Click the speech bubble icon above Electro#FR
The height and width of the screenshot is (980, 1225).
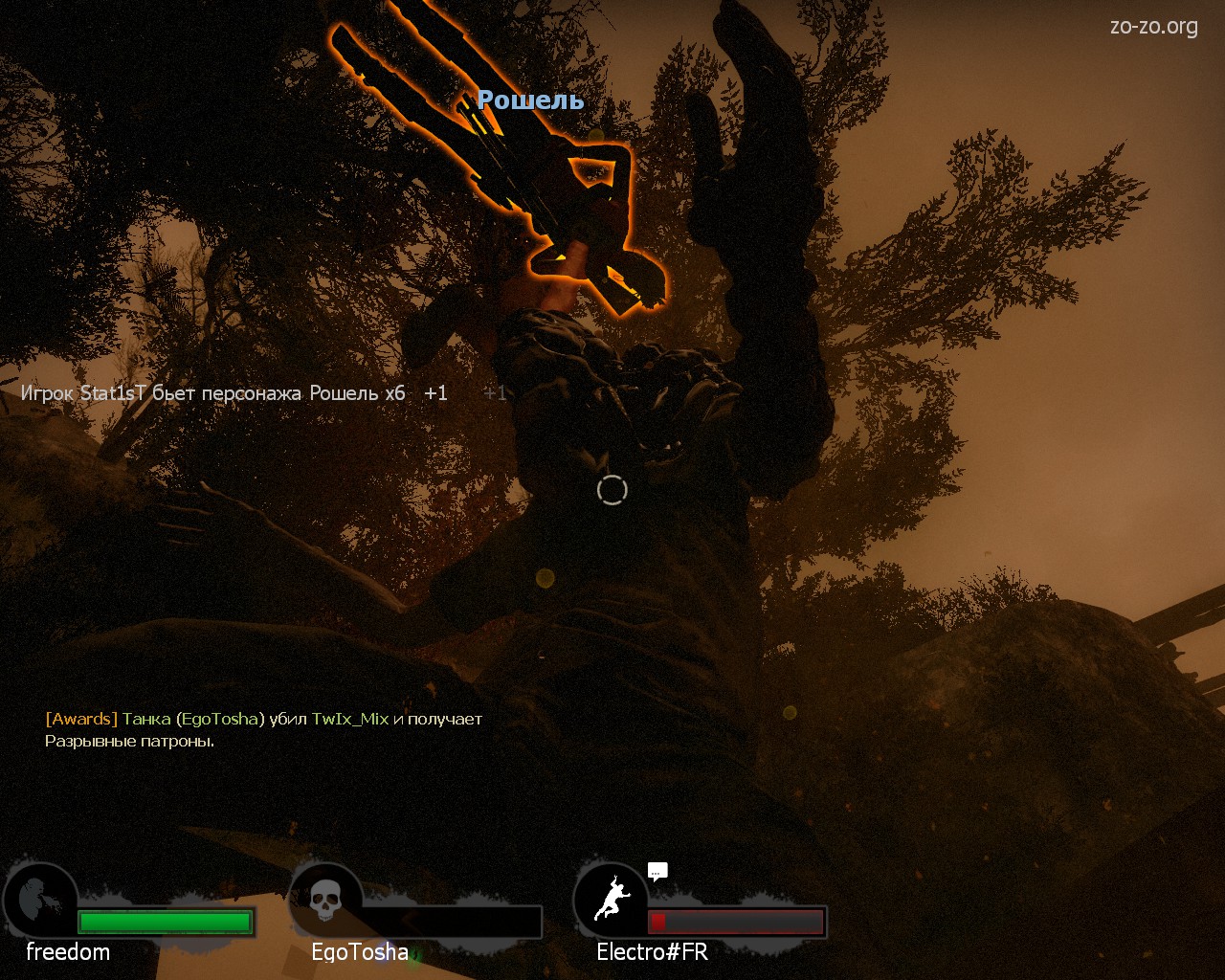[x=657, y=871]
